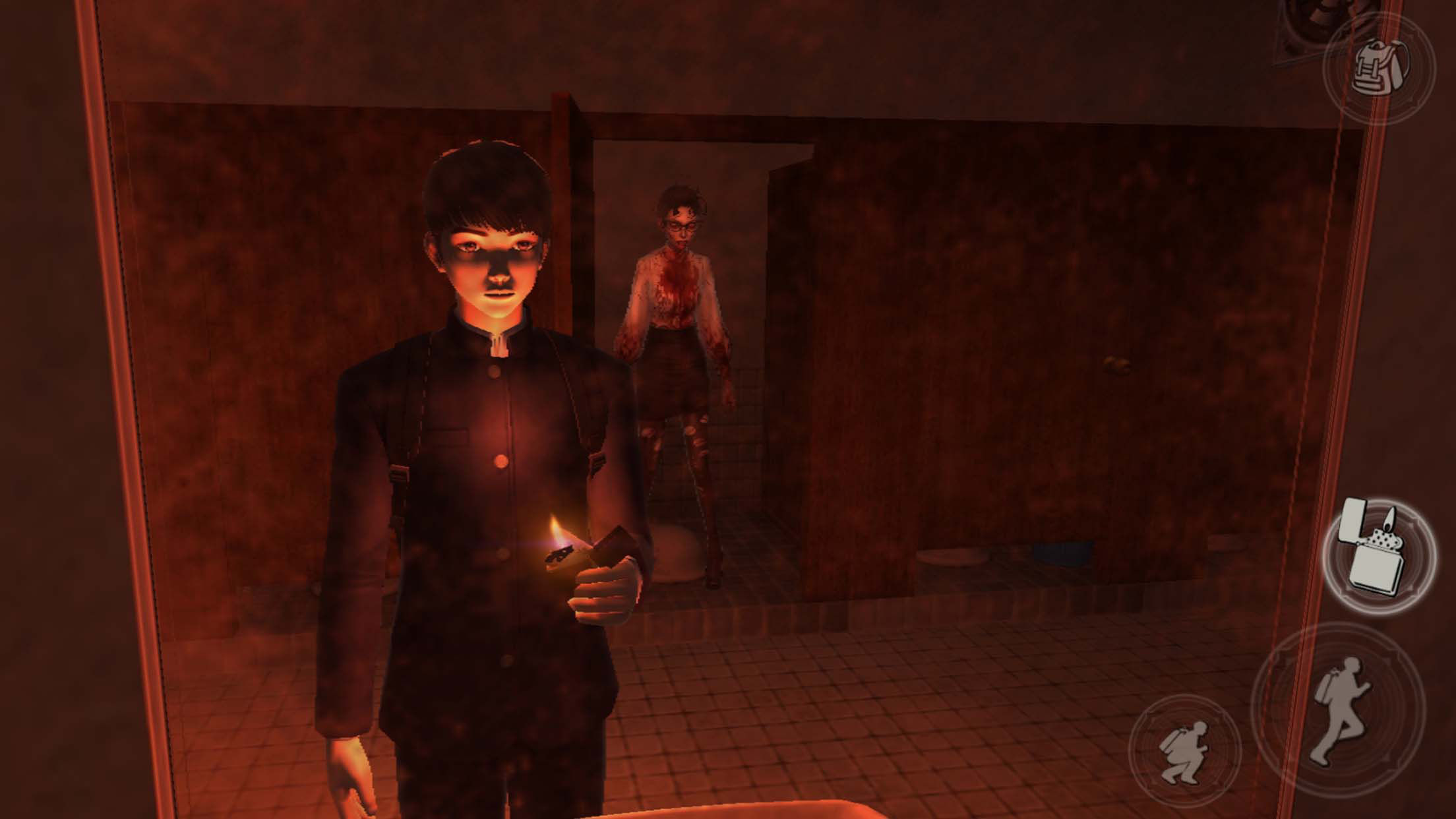Screen dimensions: 1456x819
Task: Activate the crouch button
Action: click(1185, 751)
